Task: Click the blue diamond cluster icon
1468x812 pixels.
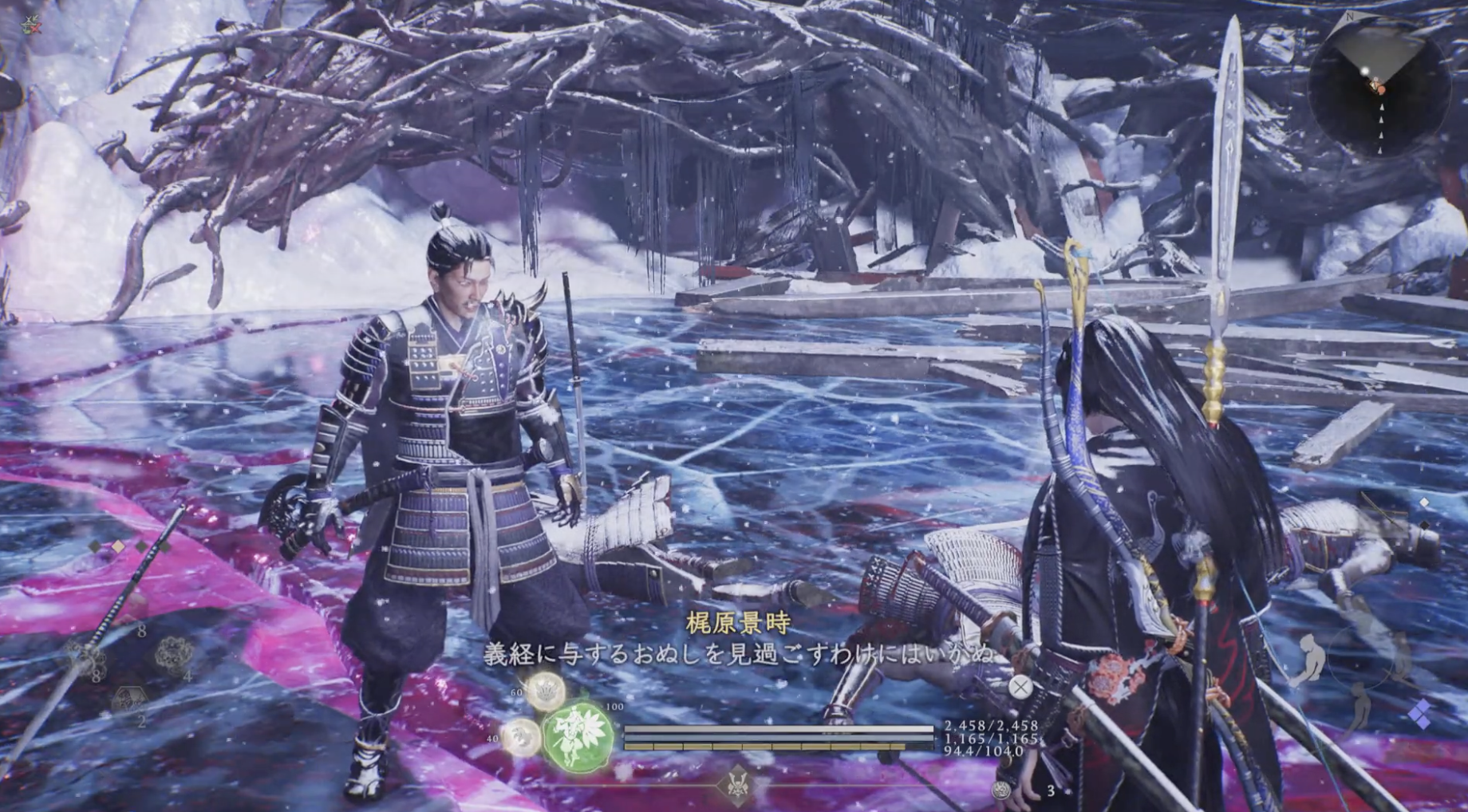Action: click(1420, 714)
